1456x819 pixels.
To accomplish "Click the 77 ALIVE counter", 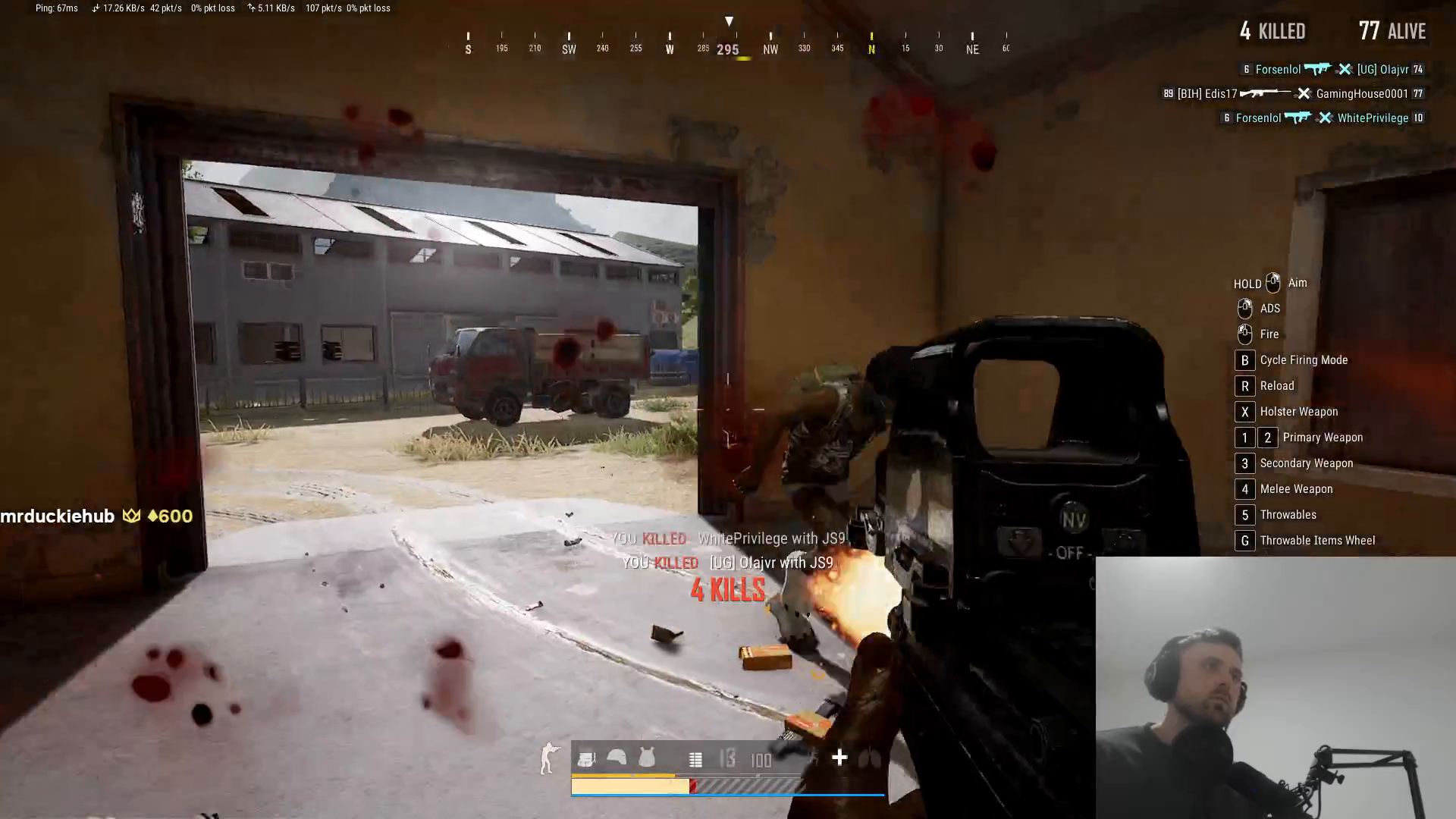I will (1392, 31).
